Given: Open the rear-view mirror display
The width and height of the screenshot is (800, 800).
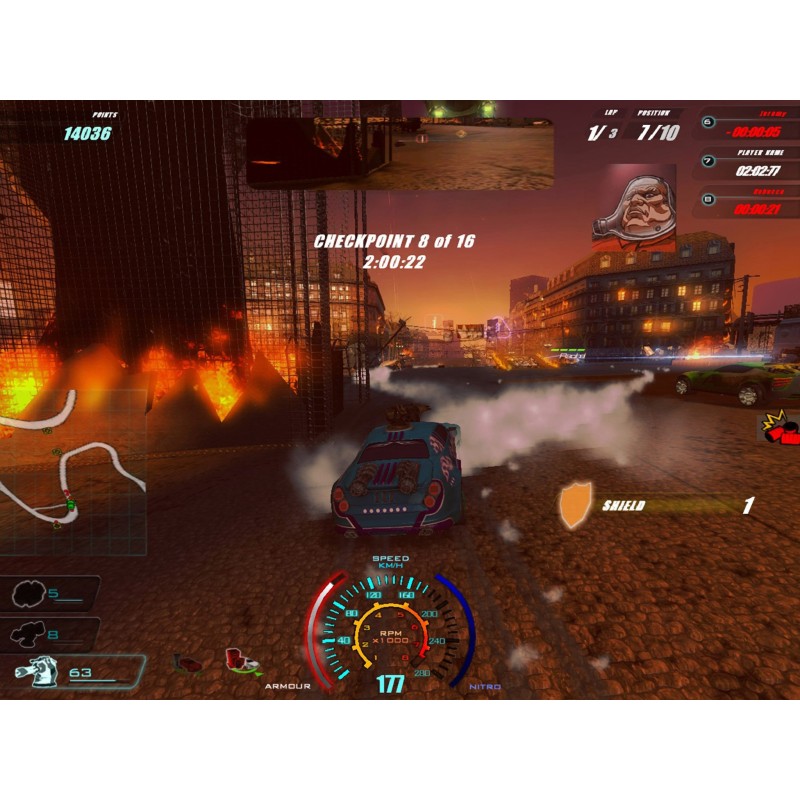Looking at the screenshot, I should pos(400,153).
